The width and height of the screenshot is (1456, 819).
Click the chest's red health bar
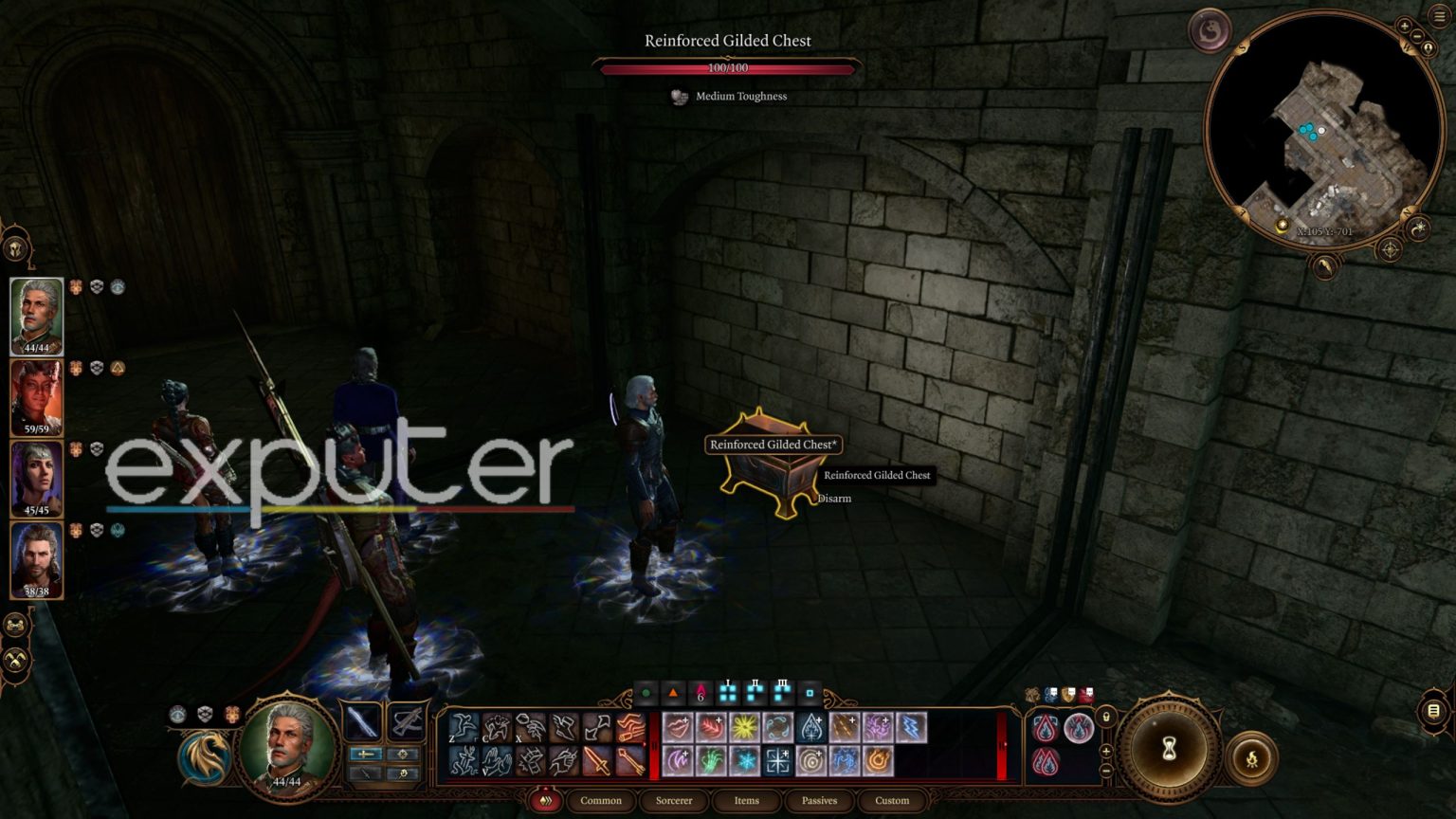728,67
